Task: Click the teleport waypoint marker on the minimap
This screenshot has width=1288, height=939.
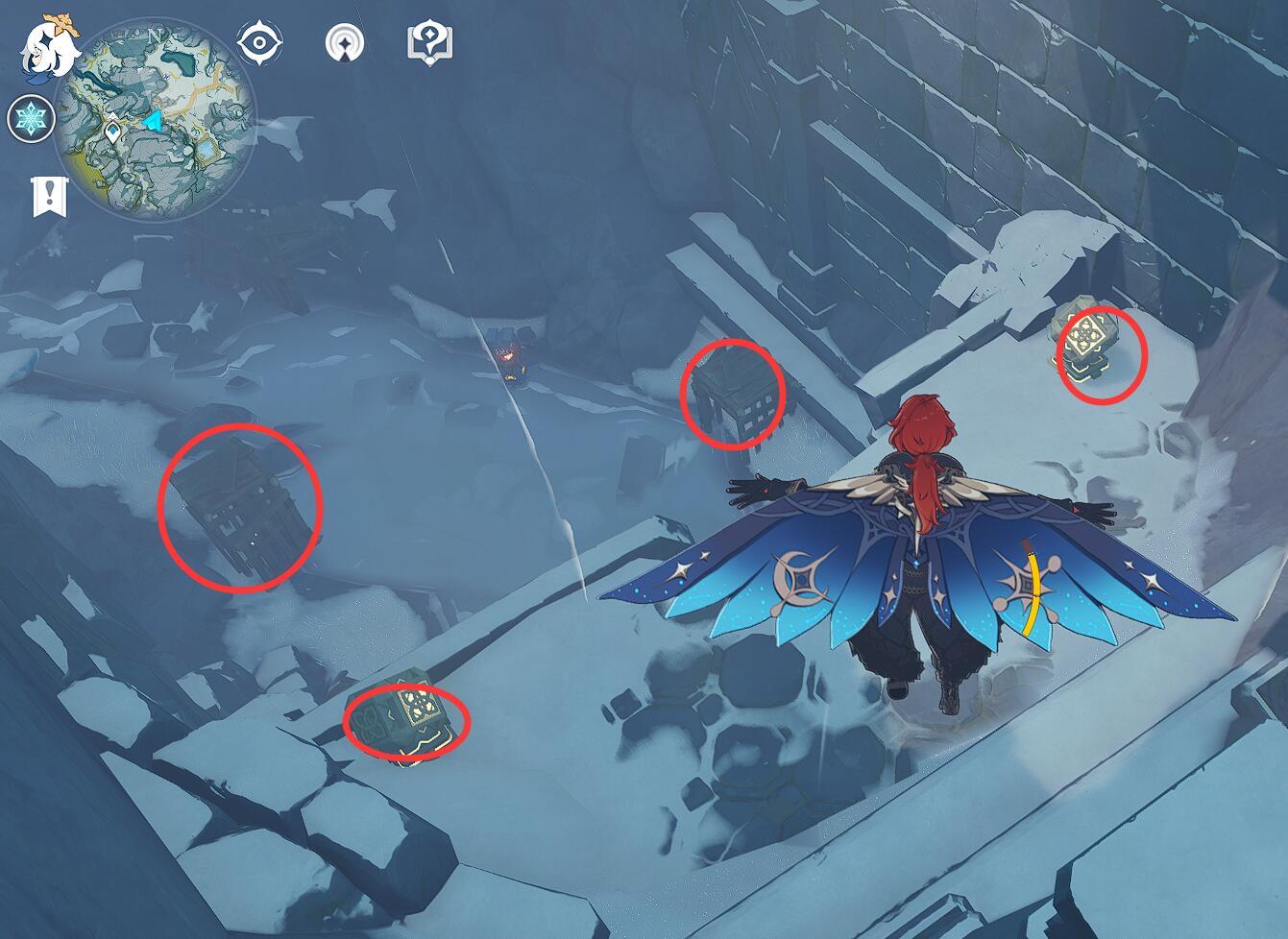Action: tap(113, 130)
